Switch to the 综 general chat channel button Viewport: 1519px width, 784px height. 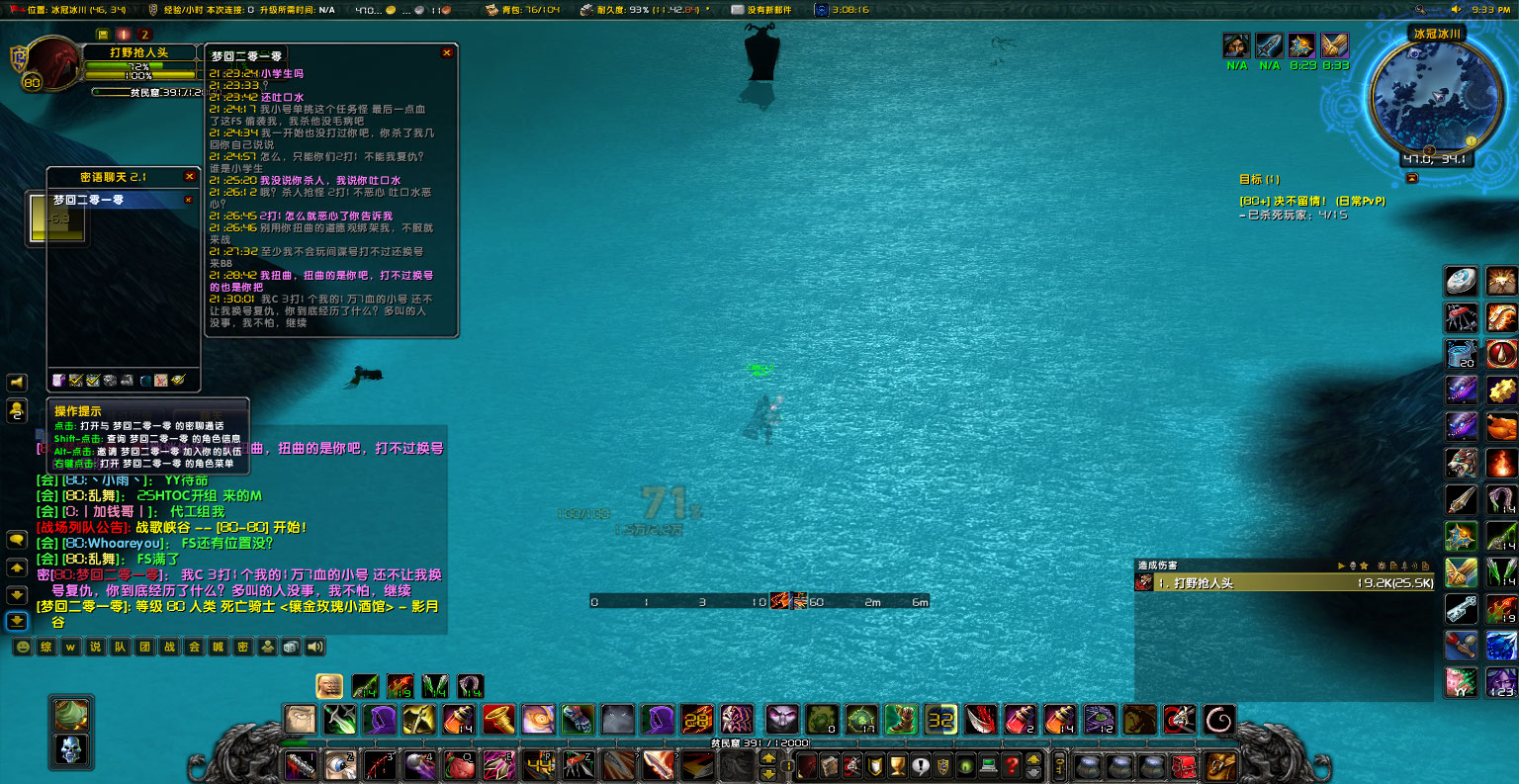coord(45,647)
